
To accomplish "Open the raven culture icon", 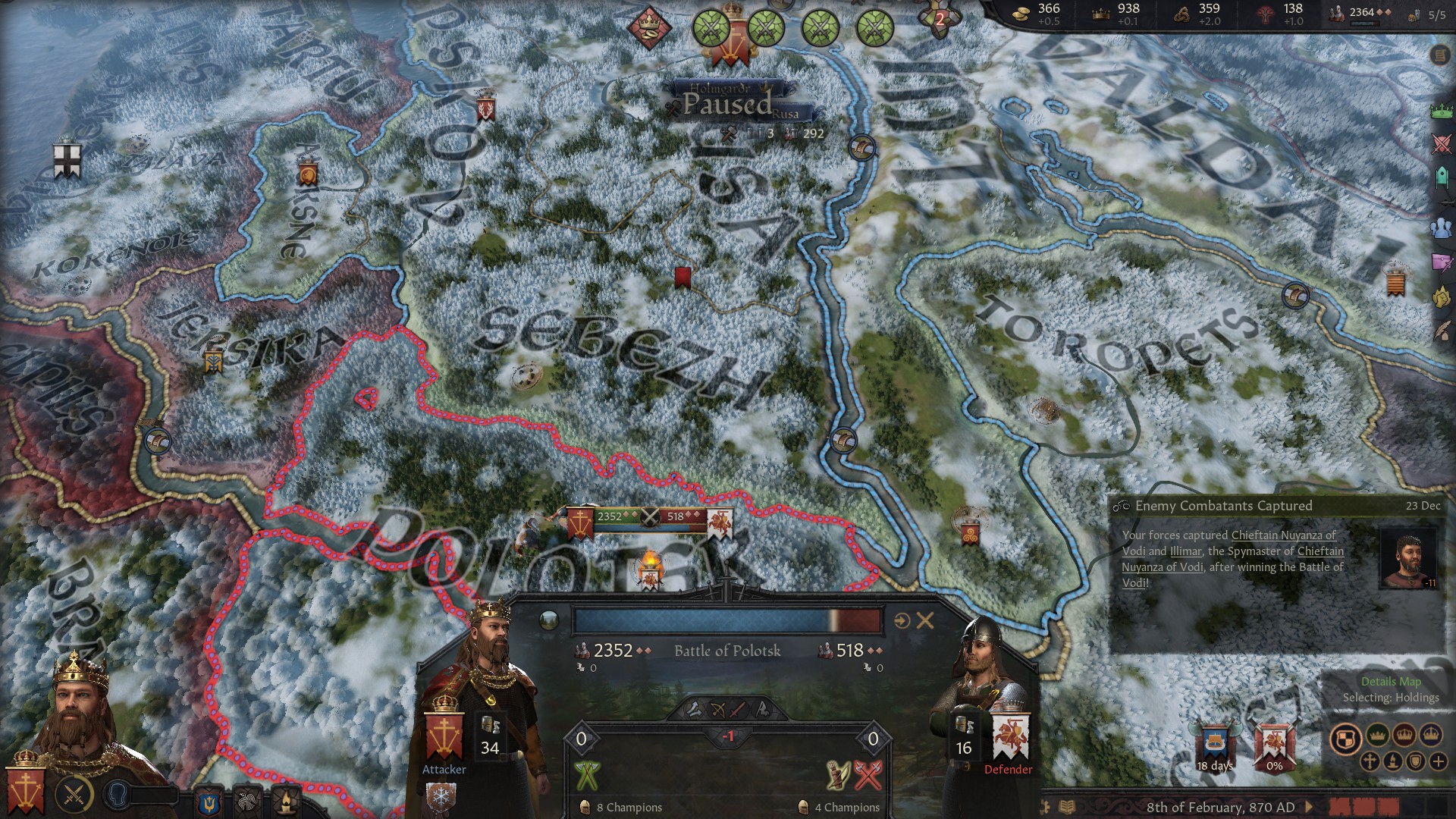I will 247,802.
